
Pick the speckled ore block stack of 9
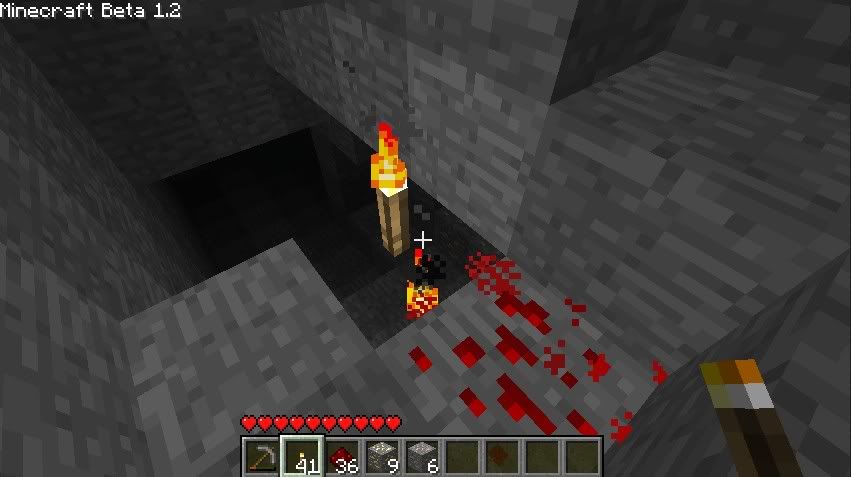point(381,456)
